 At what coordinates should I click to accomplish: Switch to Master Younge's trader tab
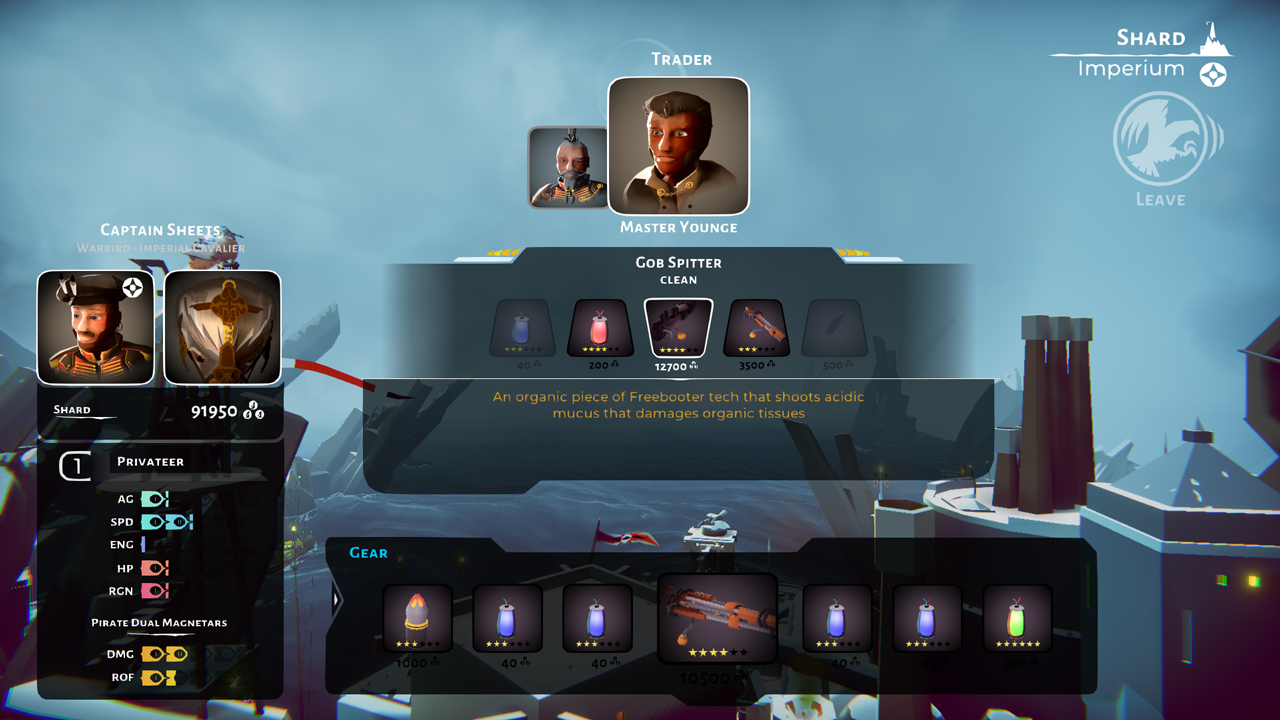pyautogui.click(x=678, y=147)
